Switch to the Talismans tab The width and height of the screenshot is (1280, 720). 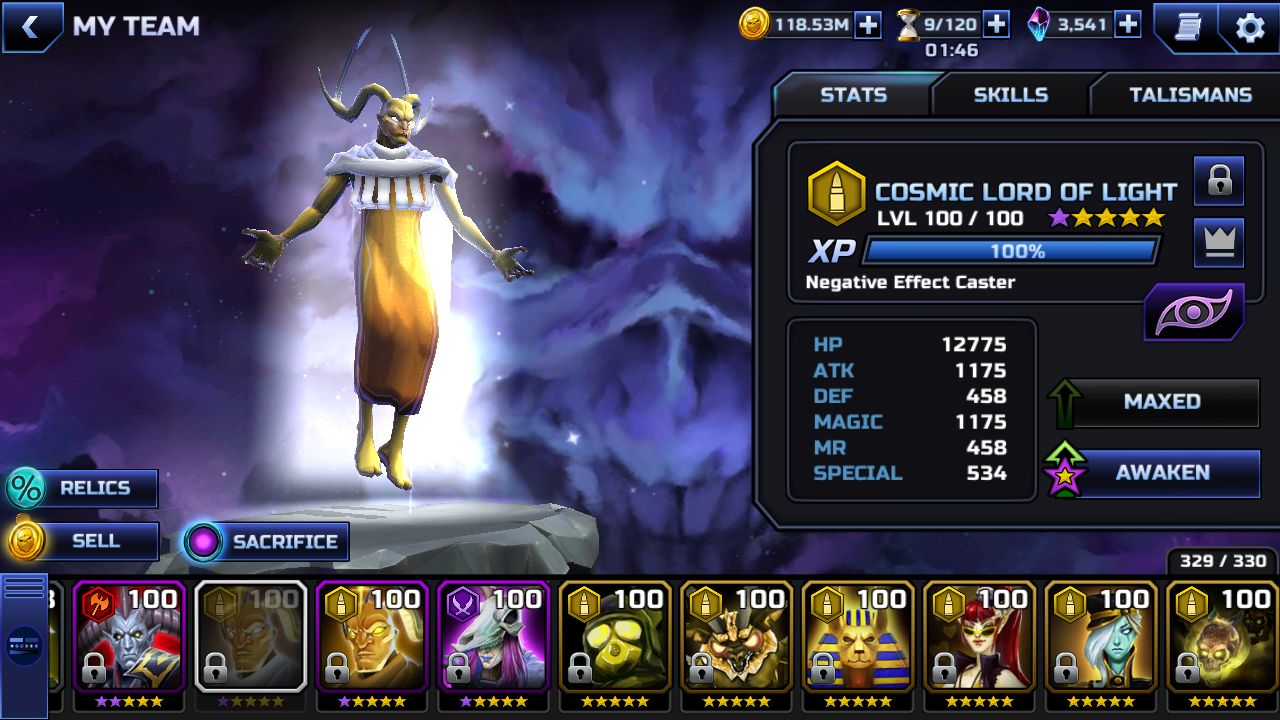pyautogui.click(x=1190, y=95)
